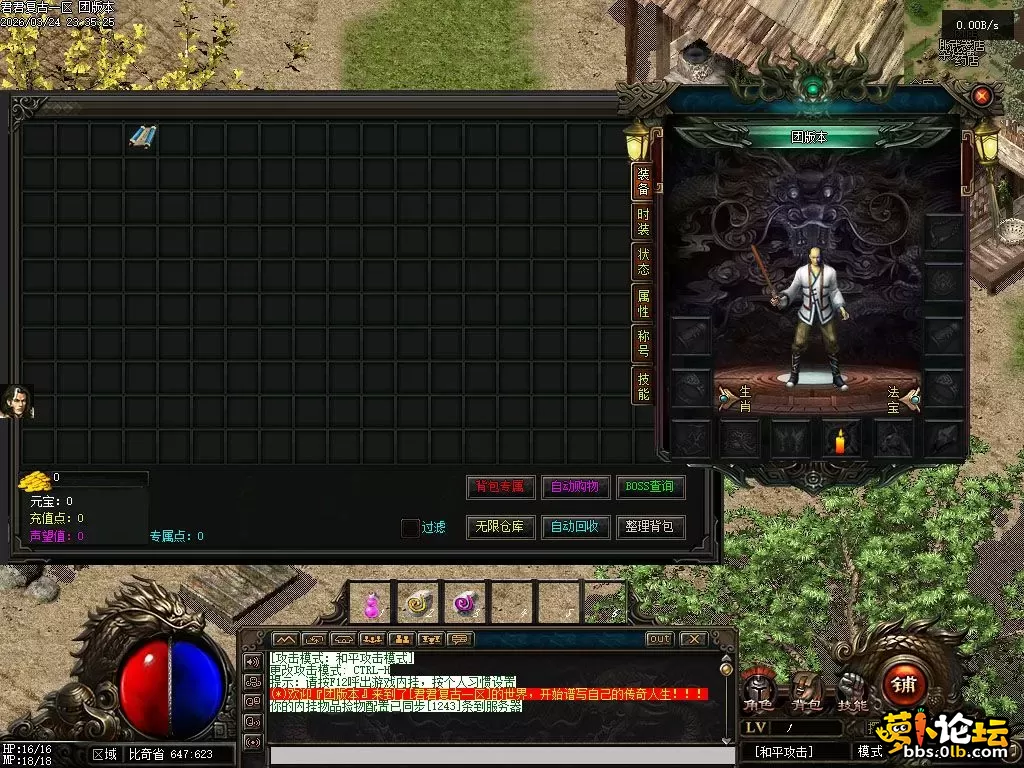Toggle the 过滤 filter checkbox

click(x=410, y=528)
